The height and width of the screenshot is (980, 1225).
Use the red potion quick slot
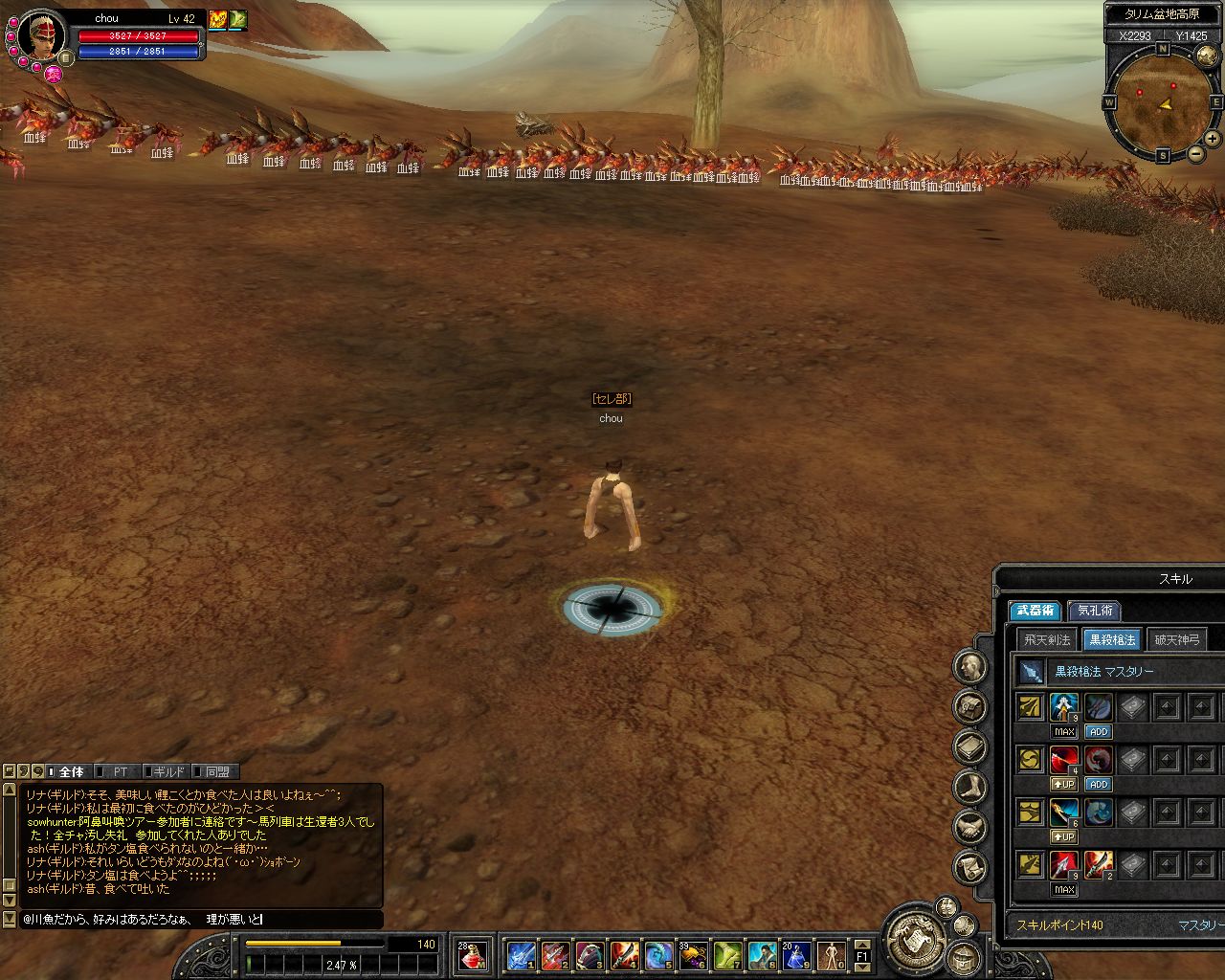[x=472, y=954]
